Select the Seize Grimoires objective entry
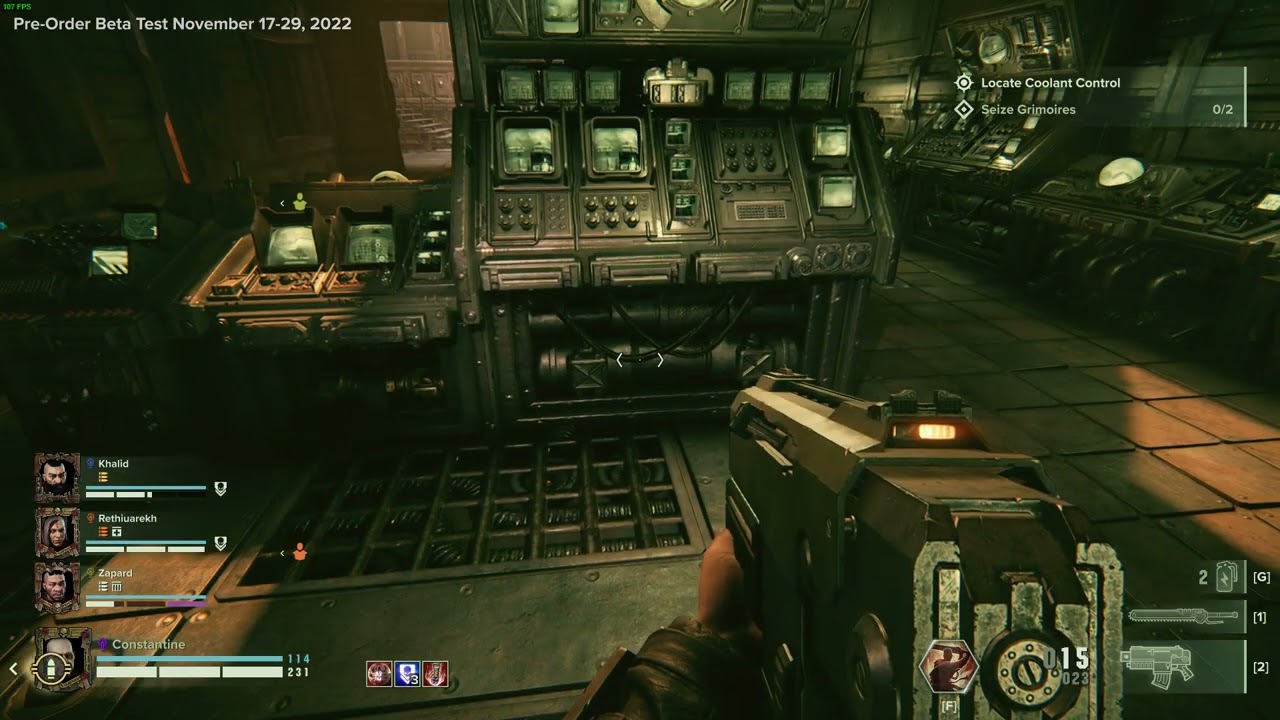Image resolution: width=1280 pixels, height=720 pixels. (1028, 109)
